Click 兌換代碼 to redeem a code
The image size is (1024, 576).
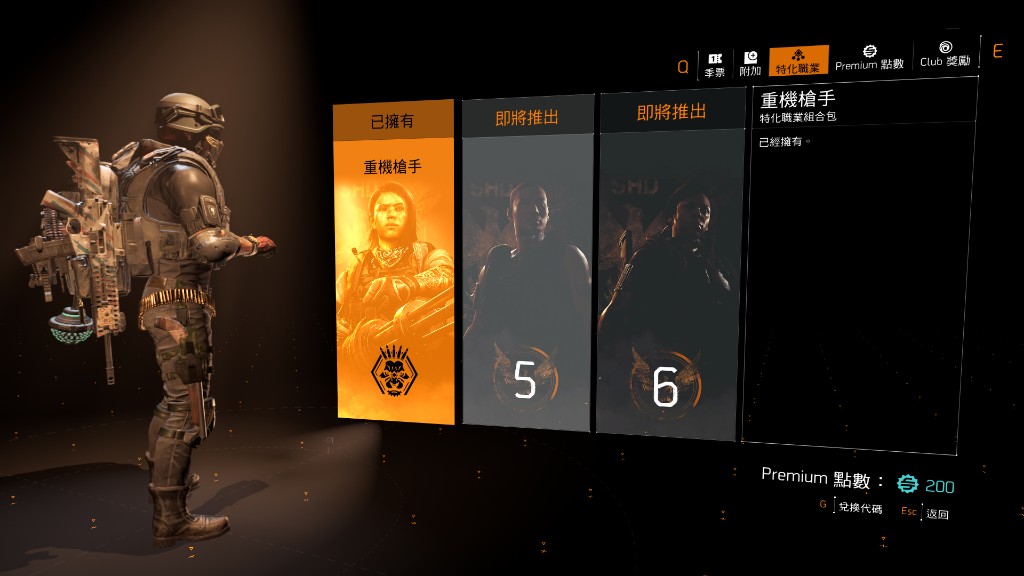tap(859, 509)
